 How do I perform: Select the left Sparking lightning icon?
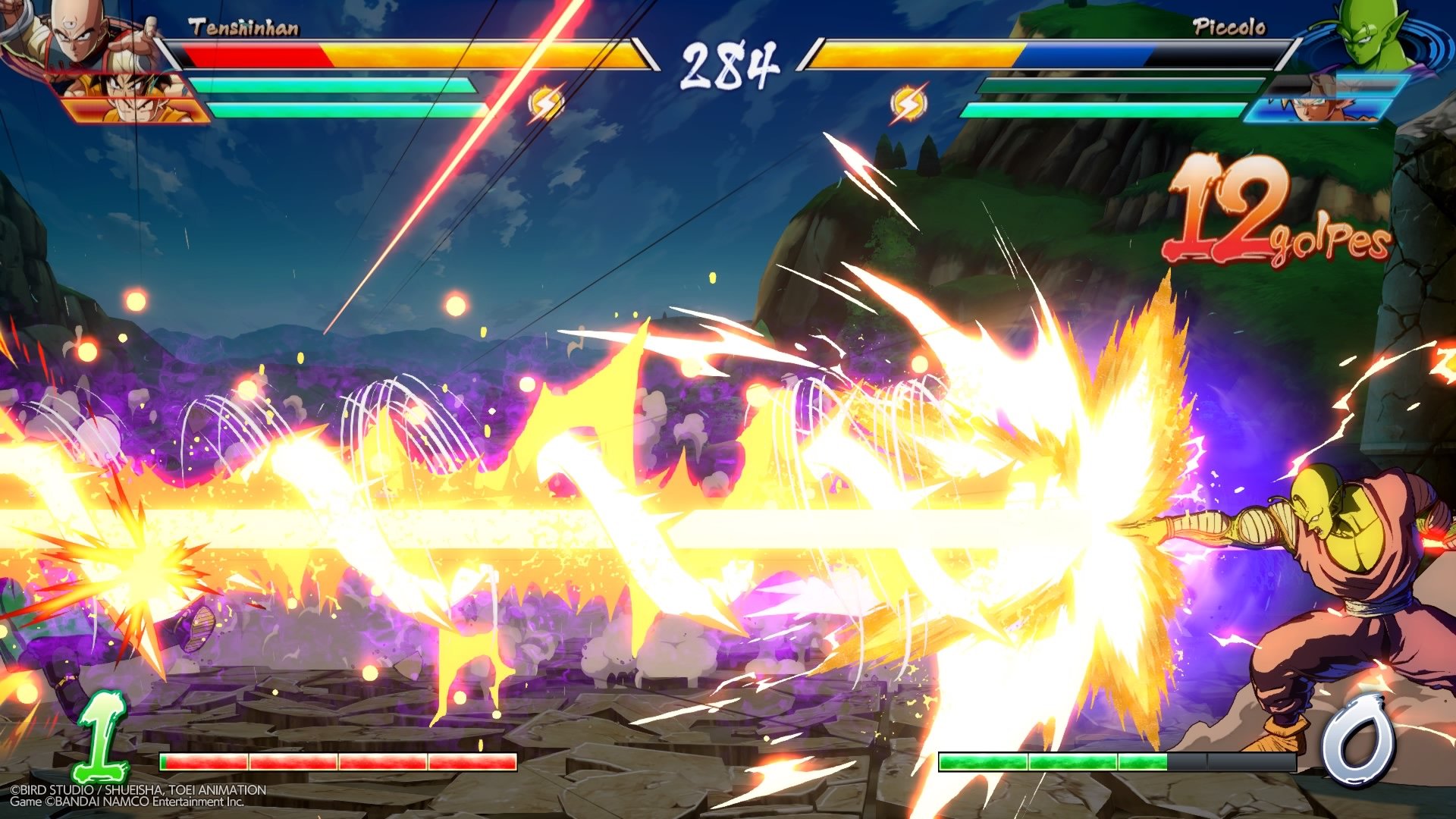pos(544,102)
